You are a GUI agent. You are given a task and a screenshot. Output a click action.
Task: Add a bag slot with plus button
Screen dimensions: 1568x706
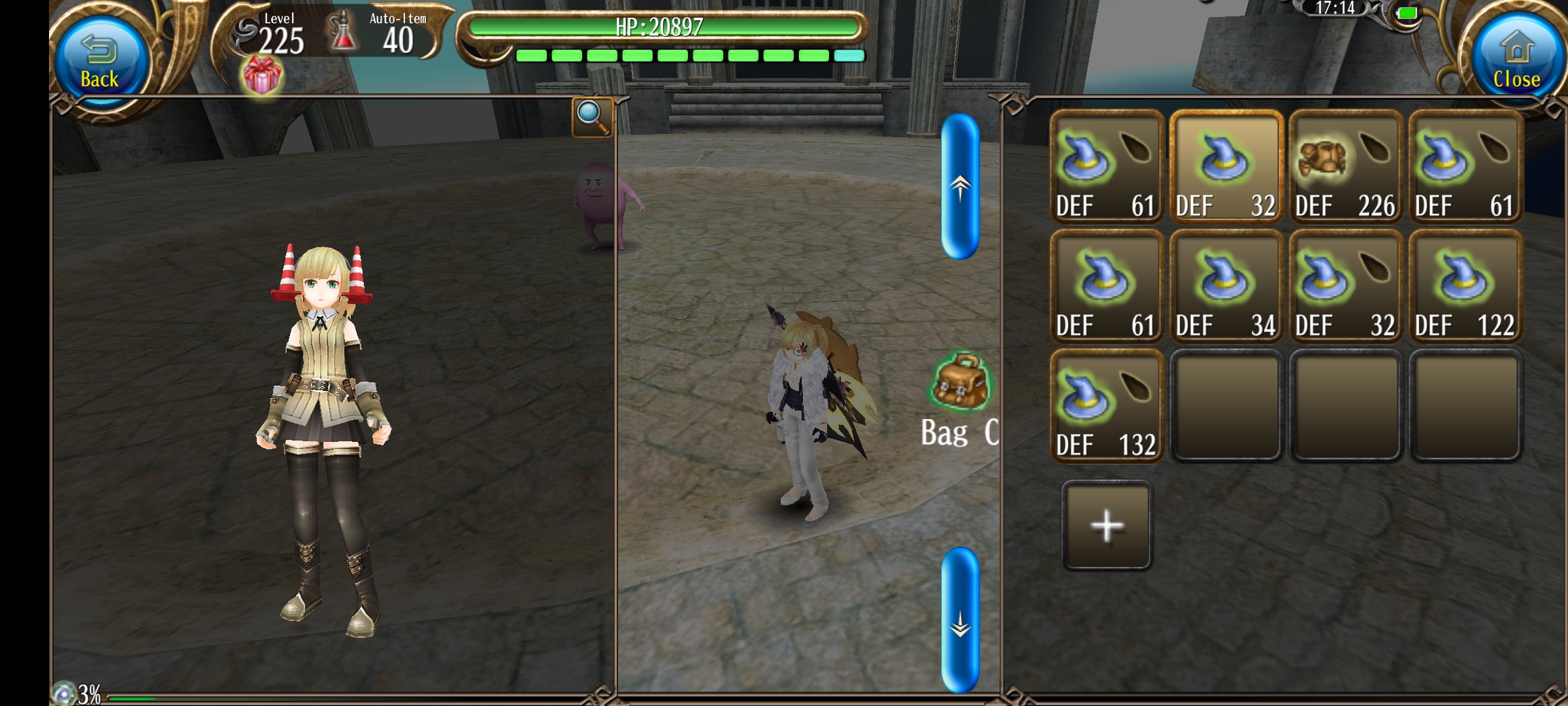(1107, 526)
